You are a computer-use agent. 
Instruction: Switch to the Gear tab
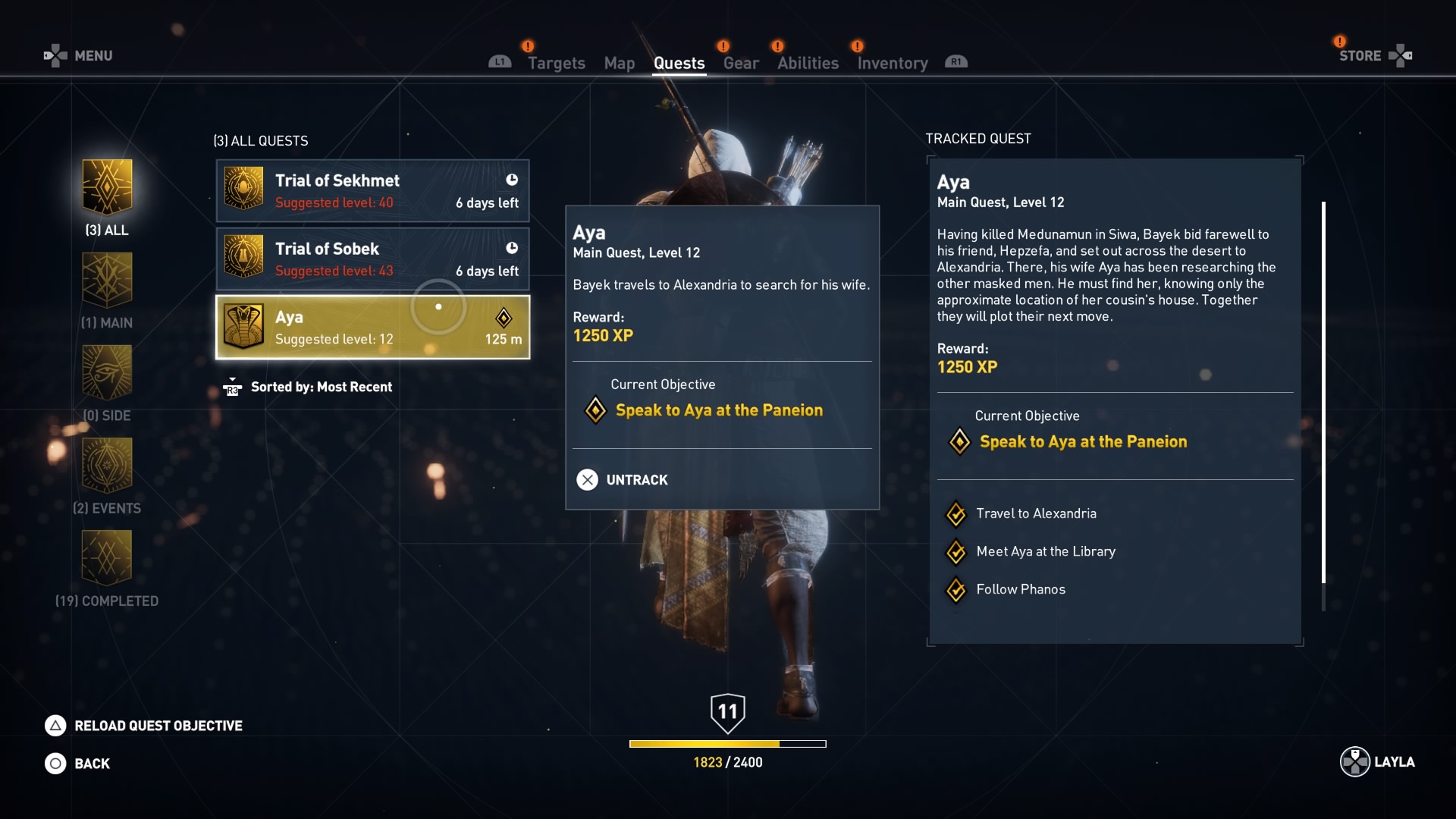click(740, 63)
